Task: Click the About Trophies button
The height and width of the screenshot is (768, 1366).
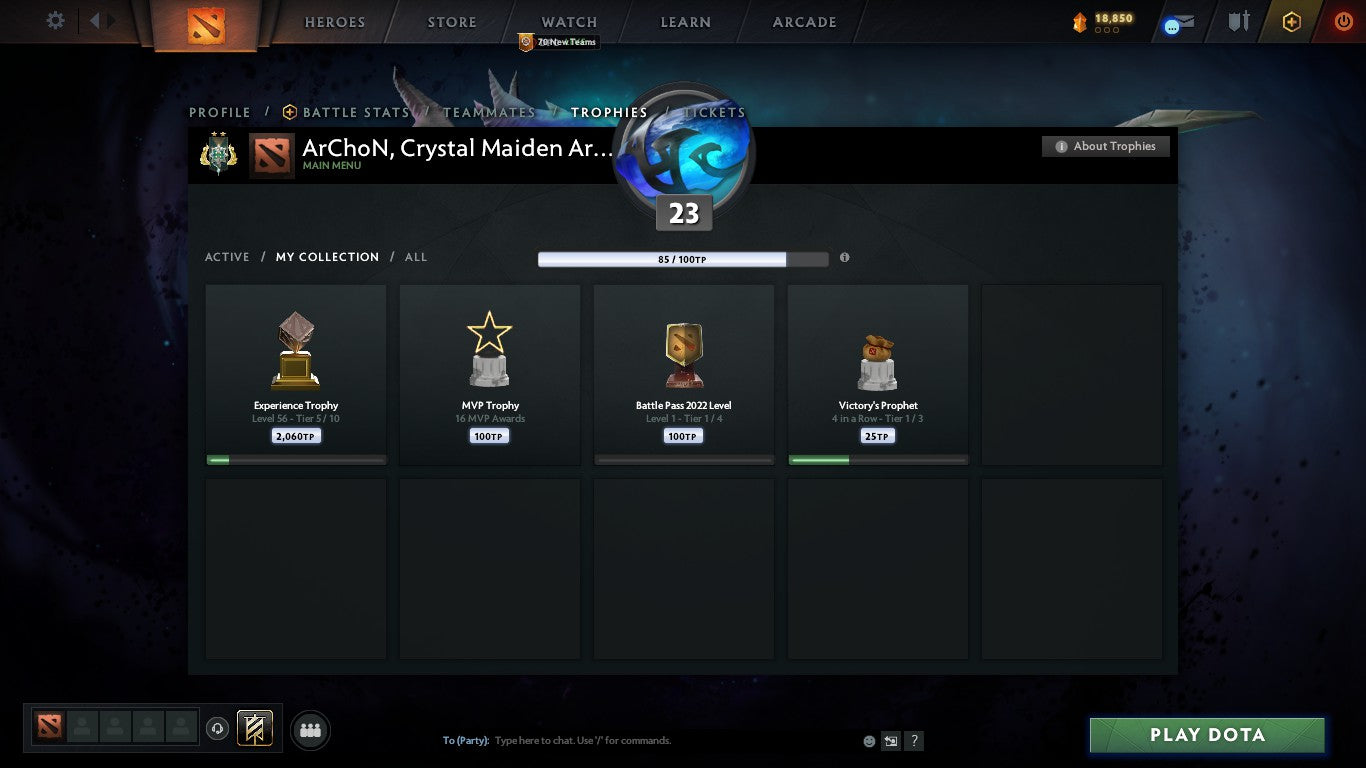Action: coord(1105,146)
